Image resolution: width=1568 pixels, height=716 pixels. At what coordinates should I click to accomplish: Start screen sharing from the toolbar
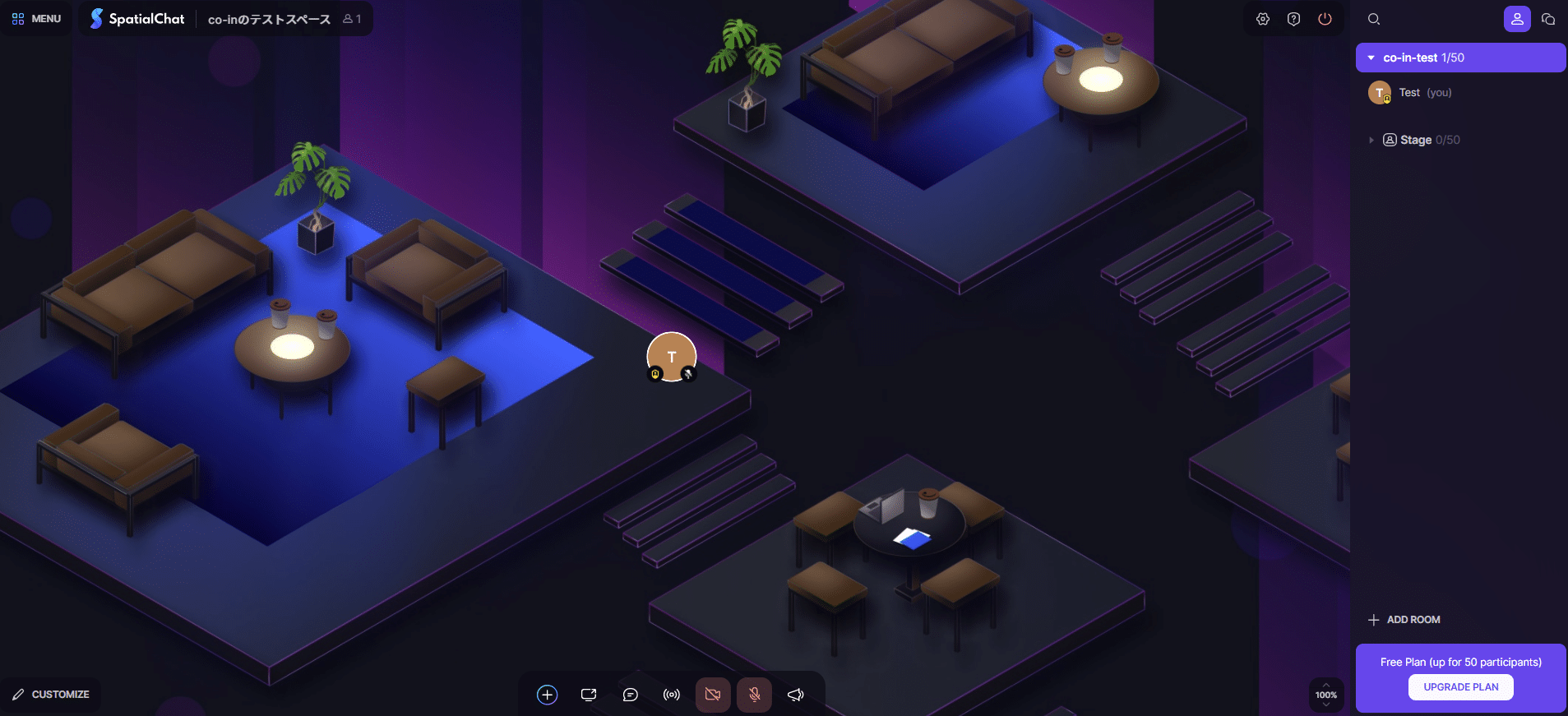[589, 695]
